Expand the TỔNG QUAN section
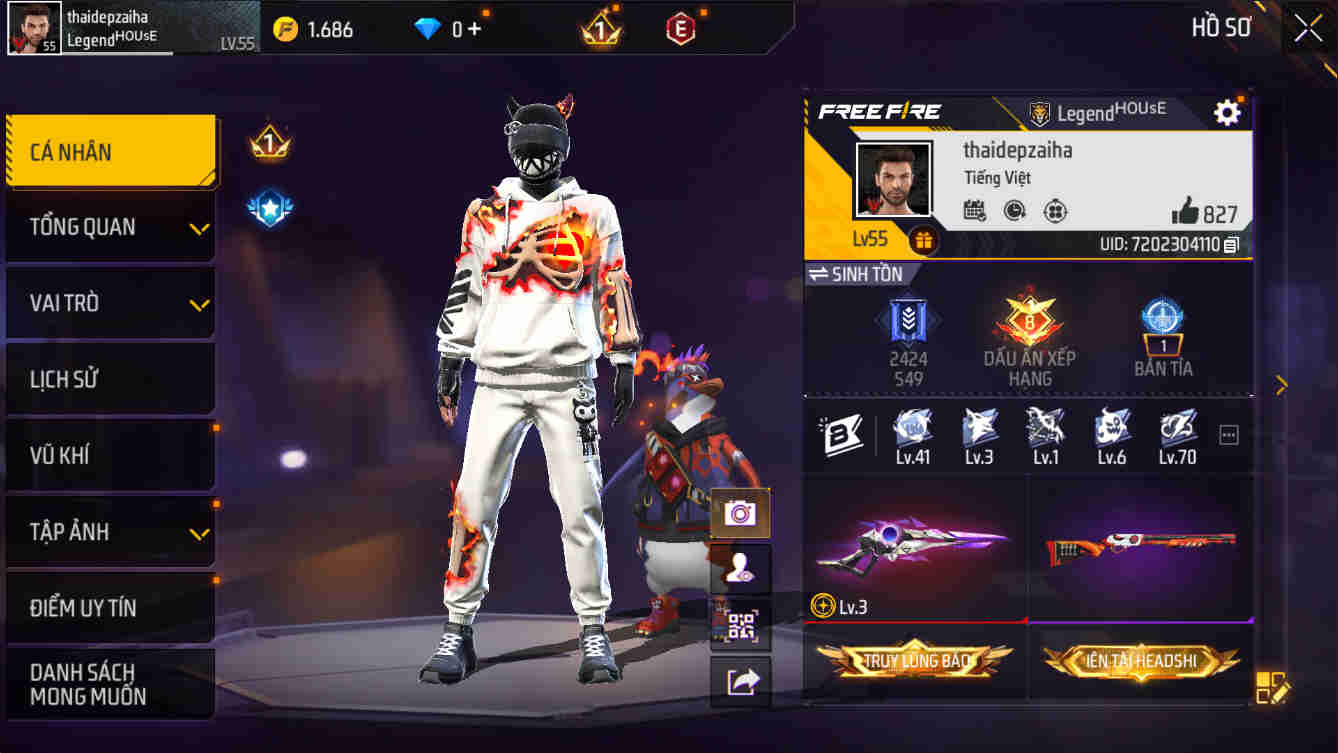 click(110, 227)
